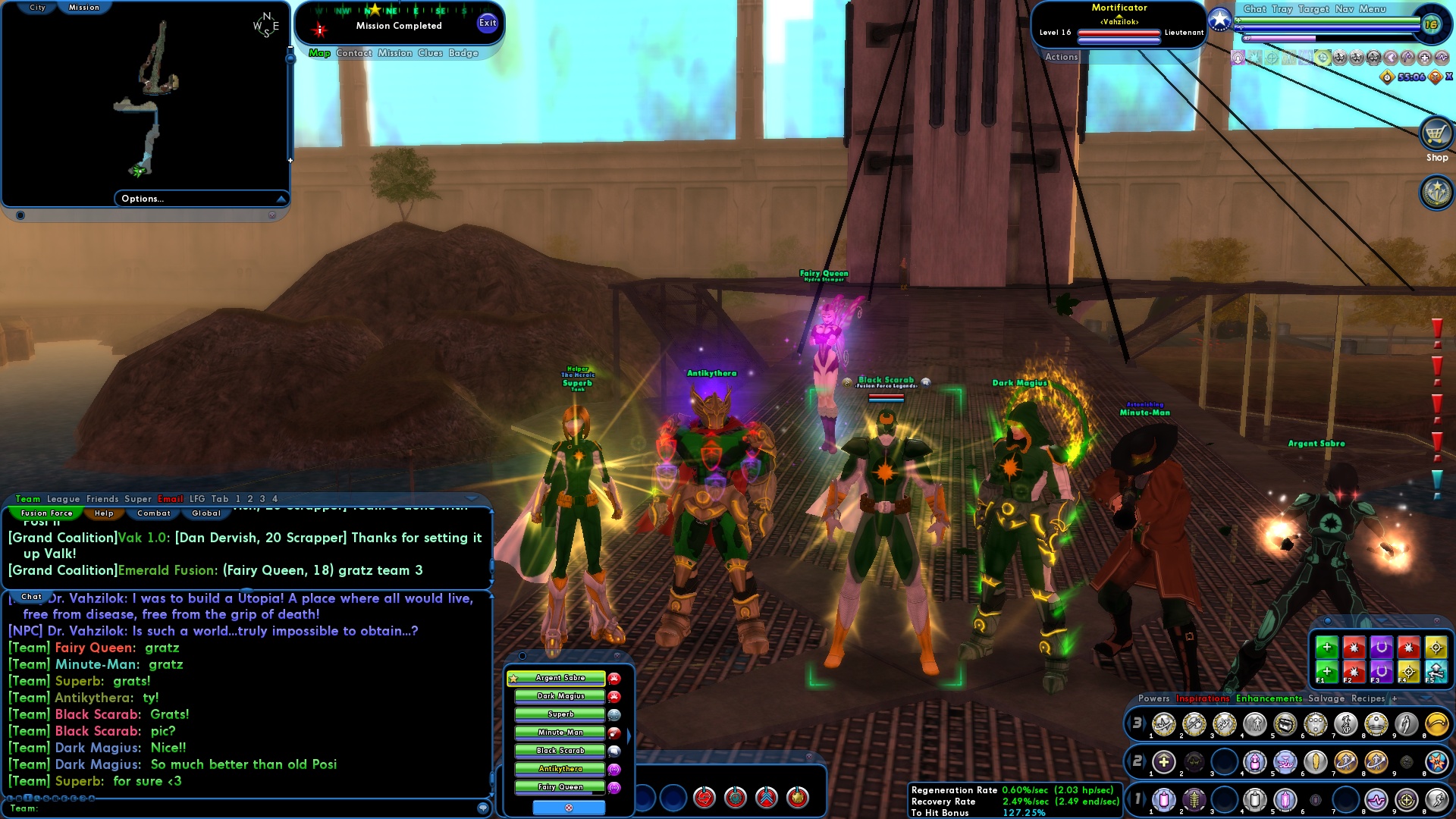This screenshot has height=819, width=1456.
Task: Click the mission timer stopwatch icon
Action: [x=1385, y=76]
